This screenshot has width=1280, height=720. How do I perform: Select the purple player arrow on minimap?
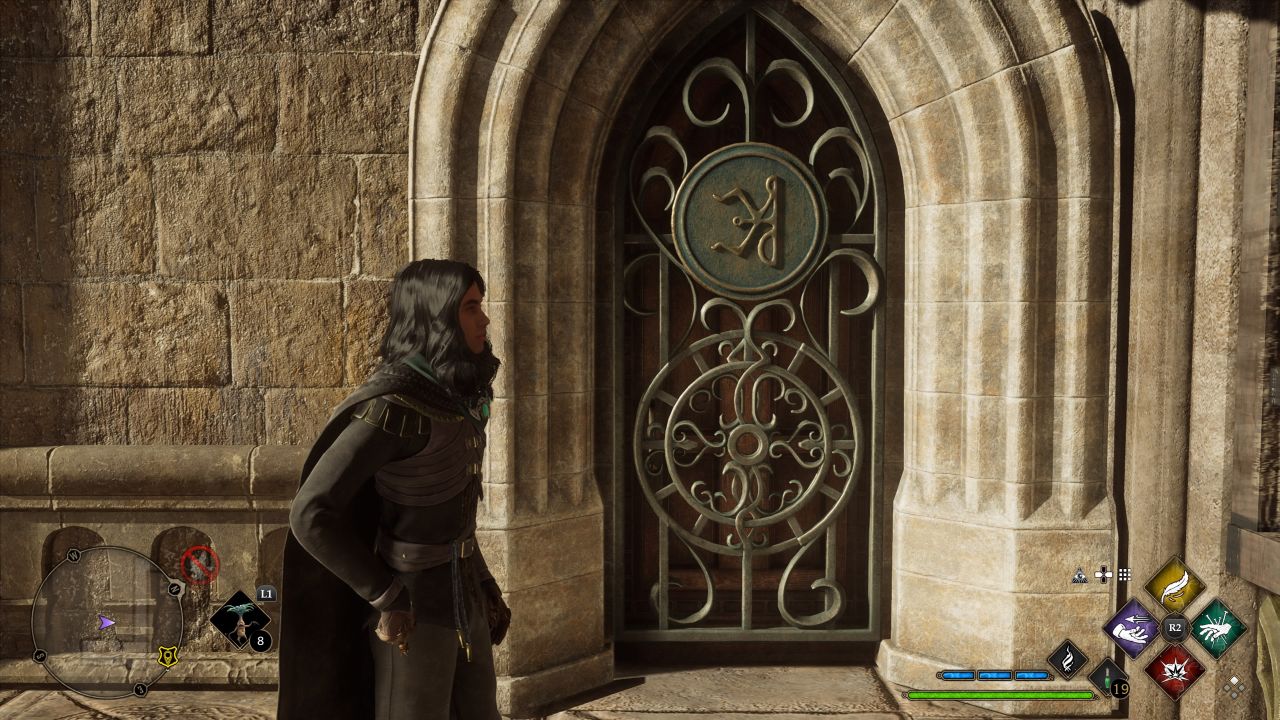[106, 623]
